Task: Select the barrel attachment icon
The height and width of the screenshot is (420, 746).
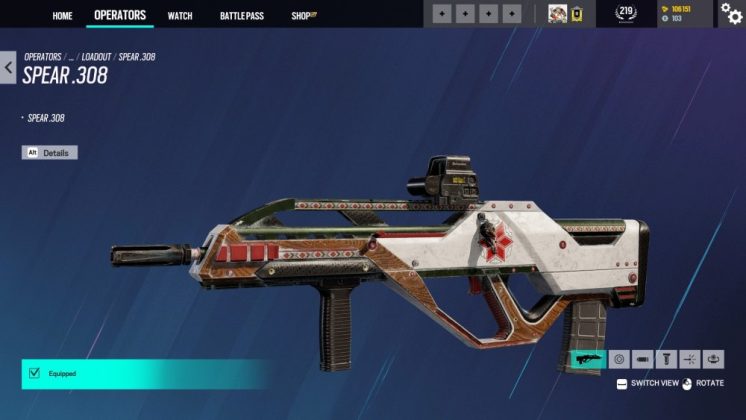Action: point(642,358)
